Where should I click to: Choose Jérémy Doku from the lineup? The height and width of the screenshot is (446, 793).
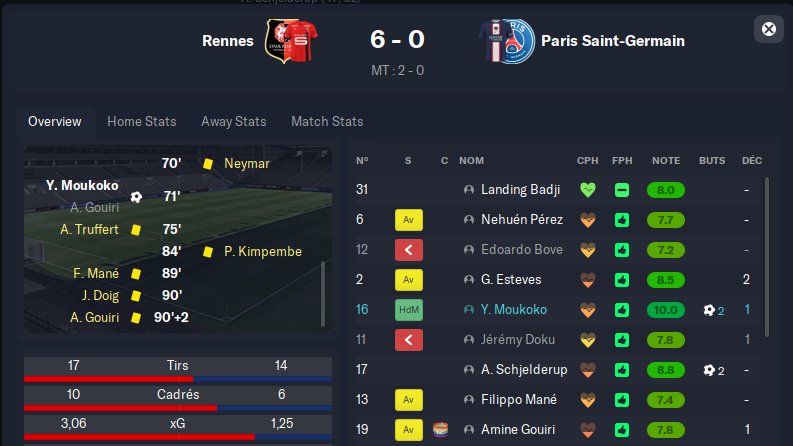[519, 340]
